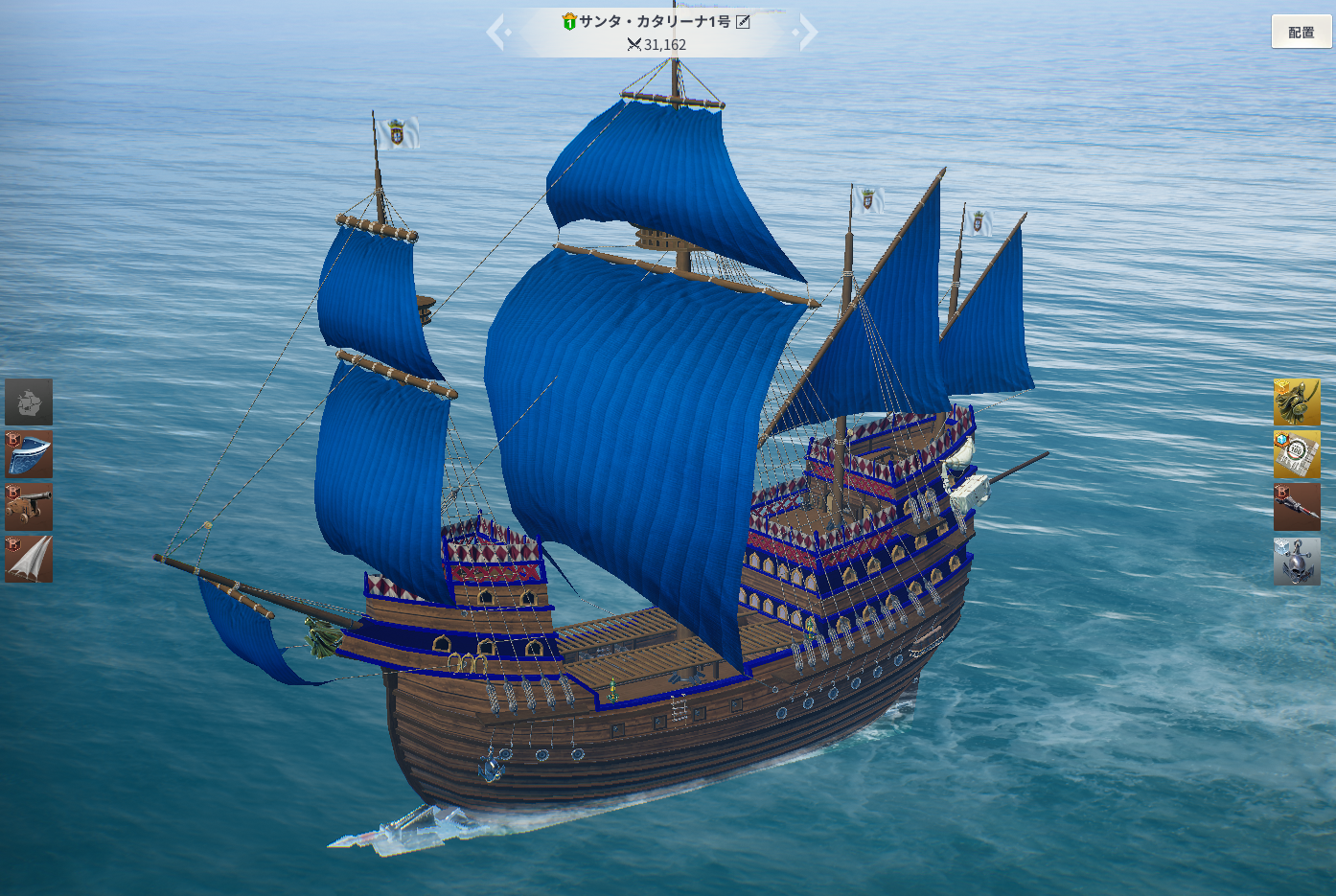Select the grey ship silhouette slot

click(29, 402)
